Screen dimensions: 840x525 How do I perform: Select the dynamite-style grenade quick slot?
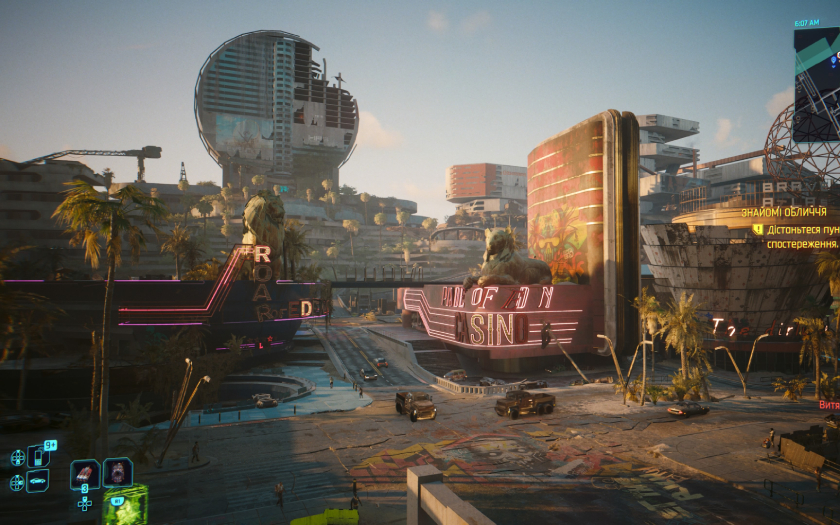(x=85, y=473)
